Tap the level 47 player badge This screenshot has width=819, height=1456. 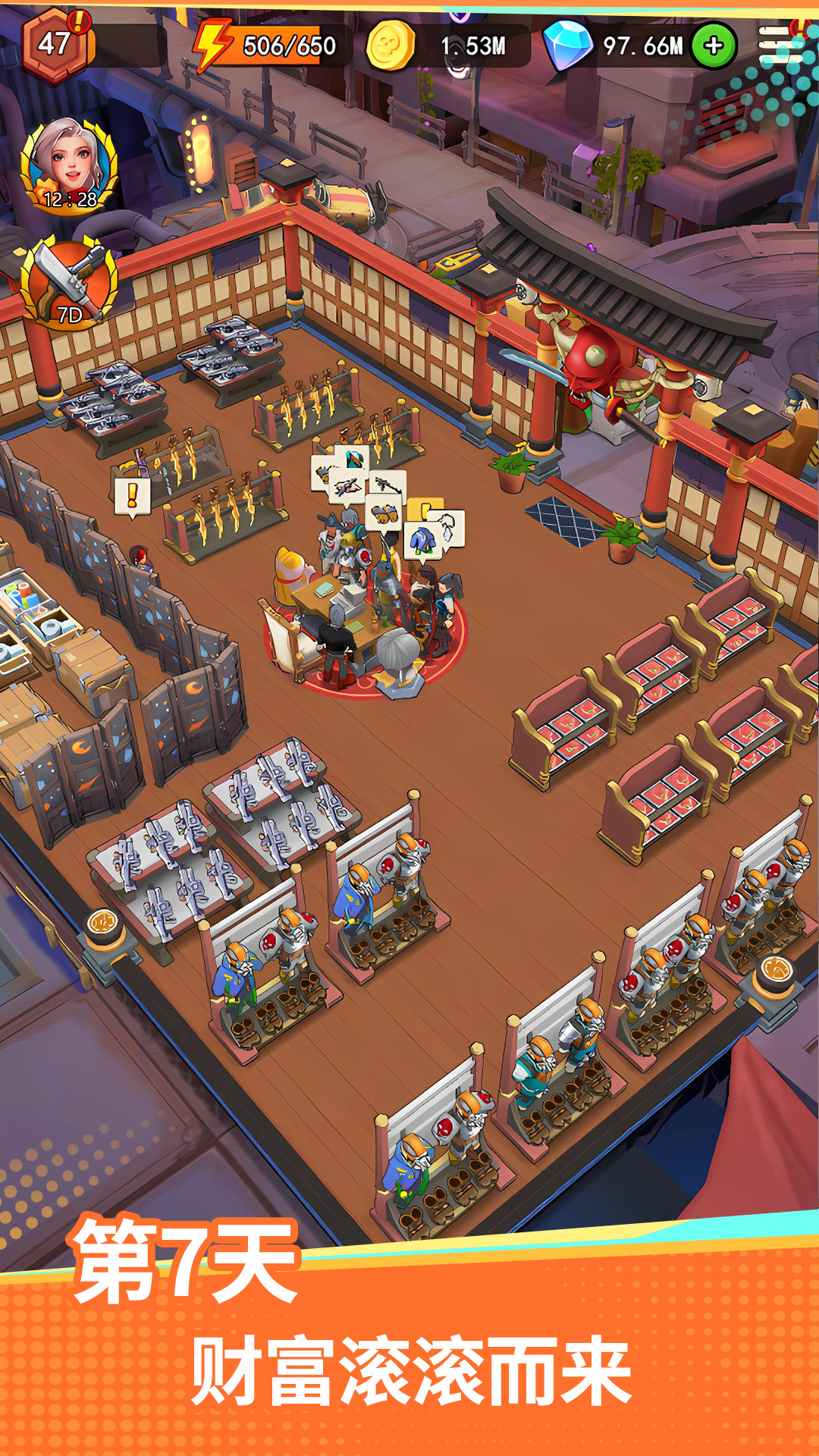[x=56, y=43]
